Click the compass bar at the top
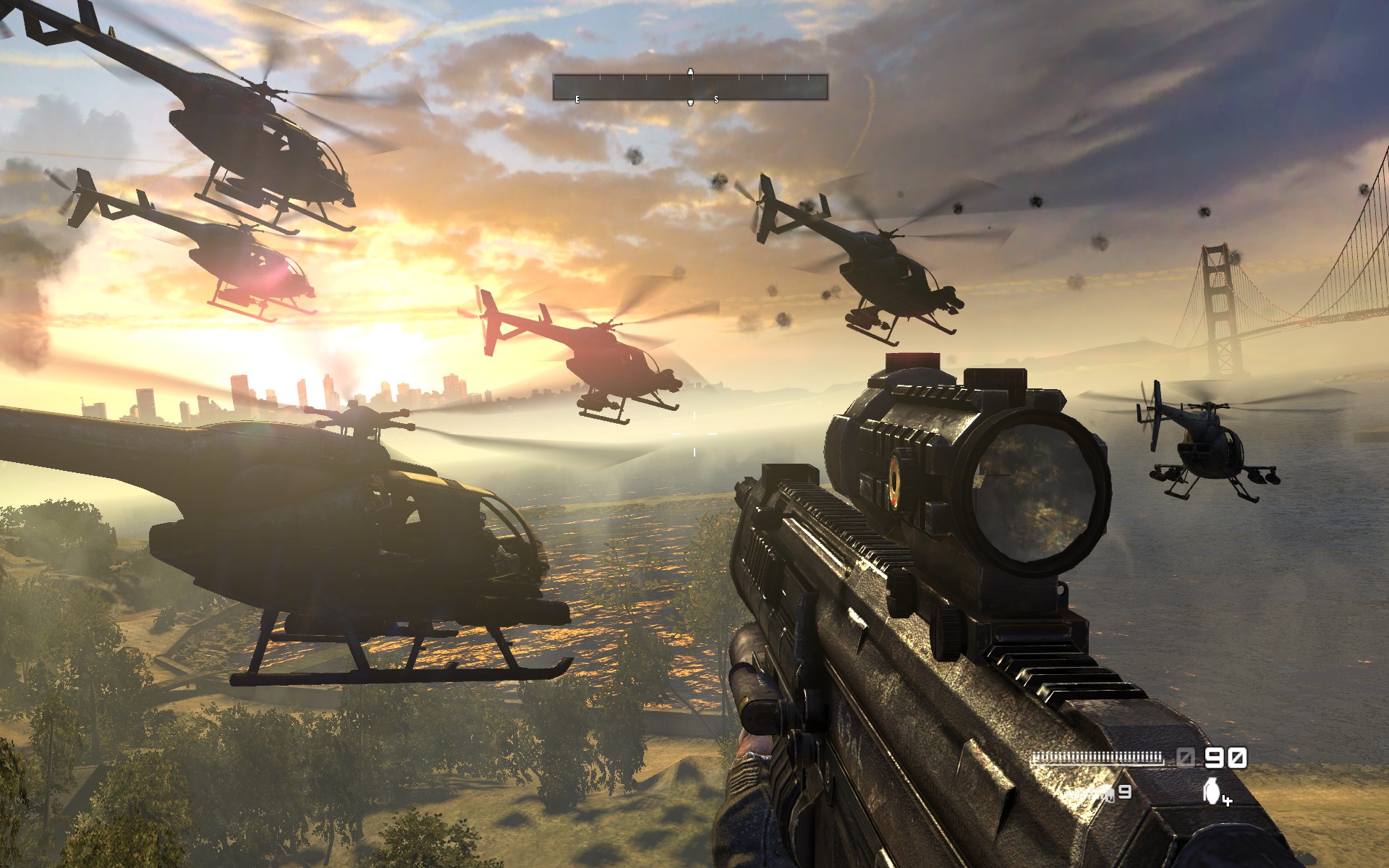Image resolution: width=1389 pixels, height=868 pixels. [691, 87]
